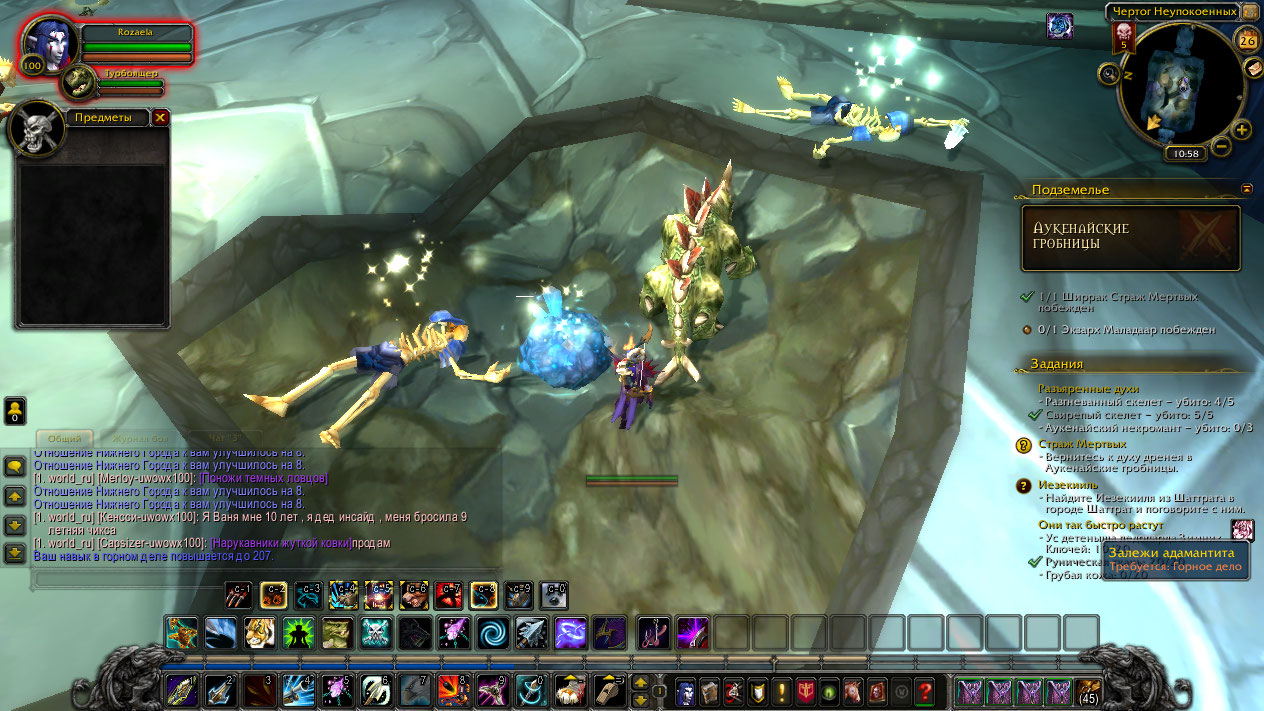The height and width of the screenshot is (711, 1264).
Task: Open the Аукенайские гробницы dungeon banner
Action: (x=1130, y=237)
